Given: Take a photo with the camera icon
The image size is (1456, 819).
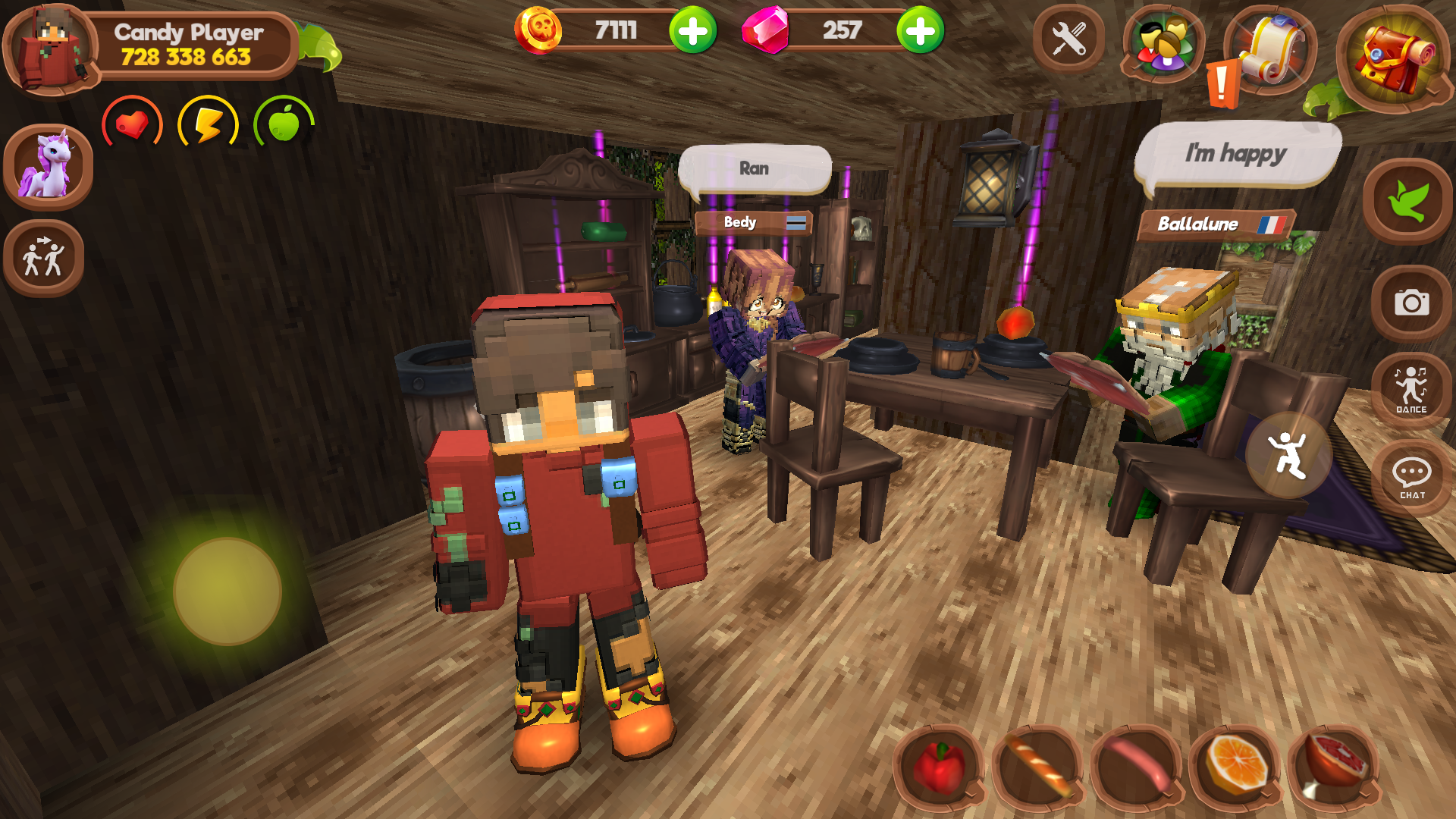Looking at the screenshot, I should [1412, 303].
